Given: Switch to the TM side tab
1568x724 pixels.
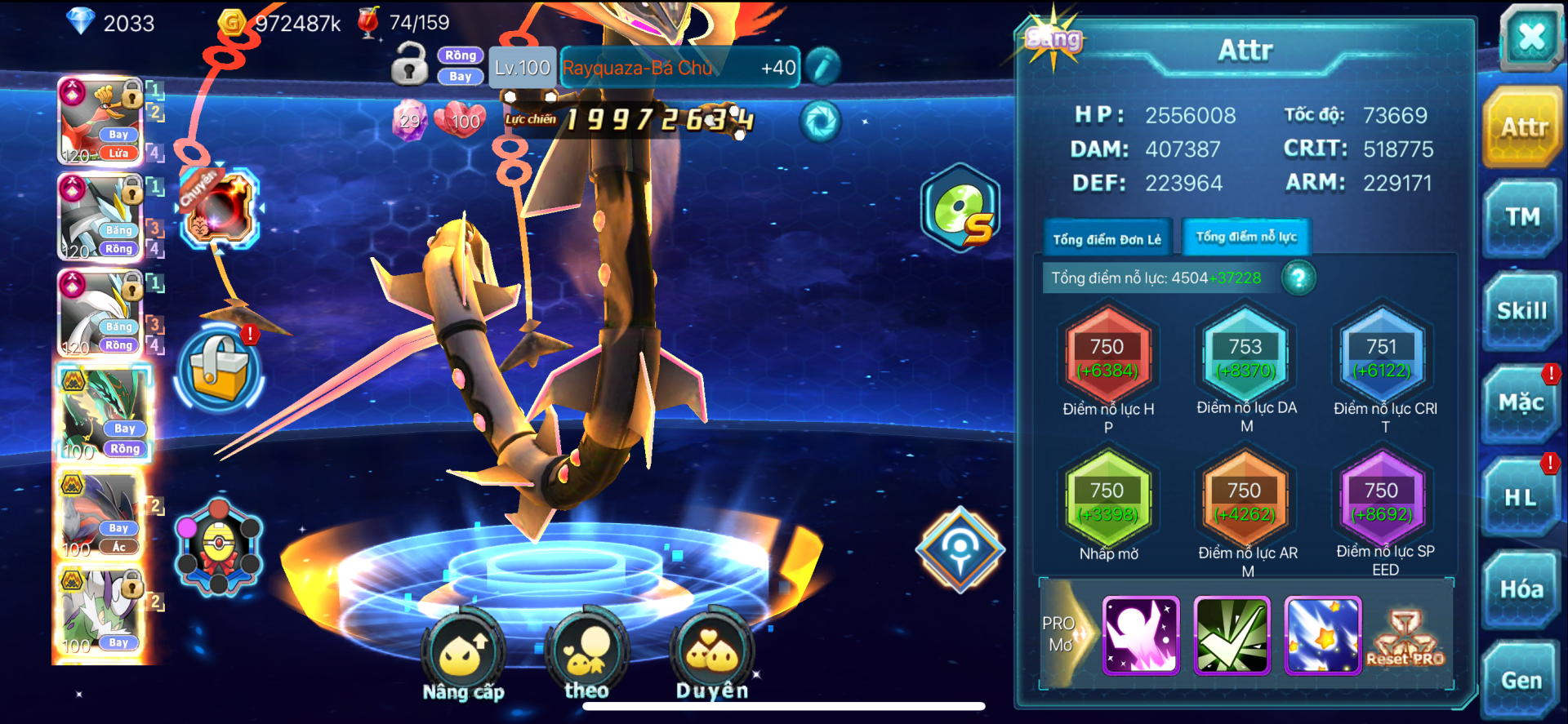Looking at the screenshot, I should (x=1522, y=218).
